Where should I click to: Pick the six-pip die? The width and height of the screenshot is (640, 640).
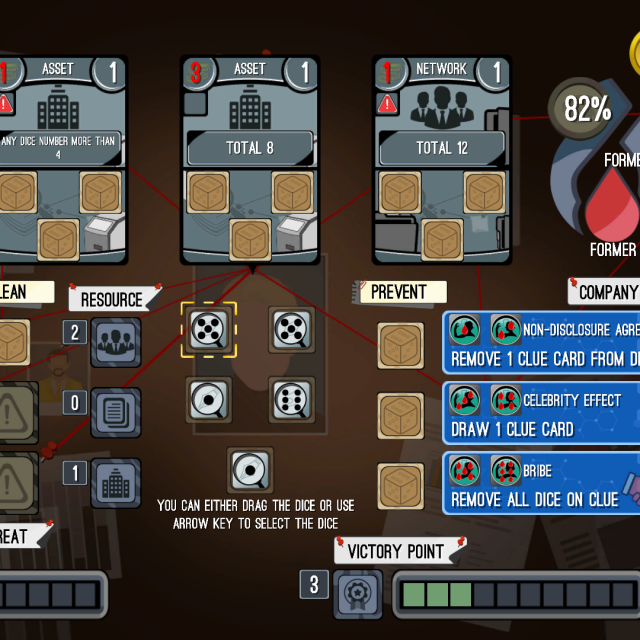[291, 399]
